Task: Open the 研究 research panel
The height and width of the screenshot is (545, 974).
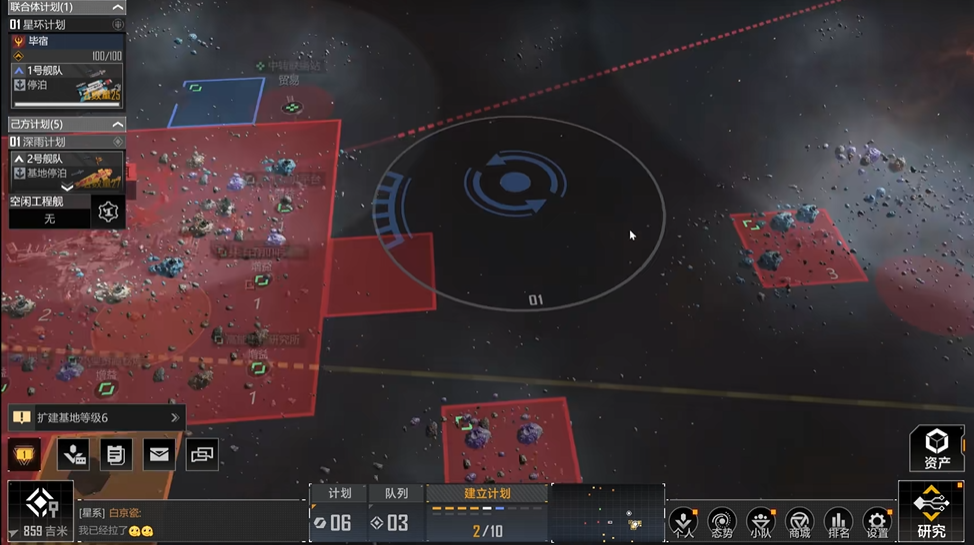Action: tap(931, 513)
